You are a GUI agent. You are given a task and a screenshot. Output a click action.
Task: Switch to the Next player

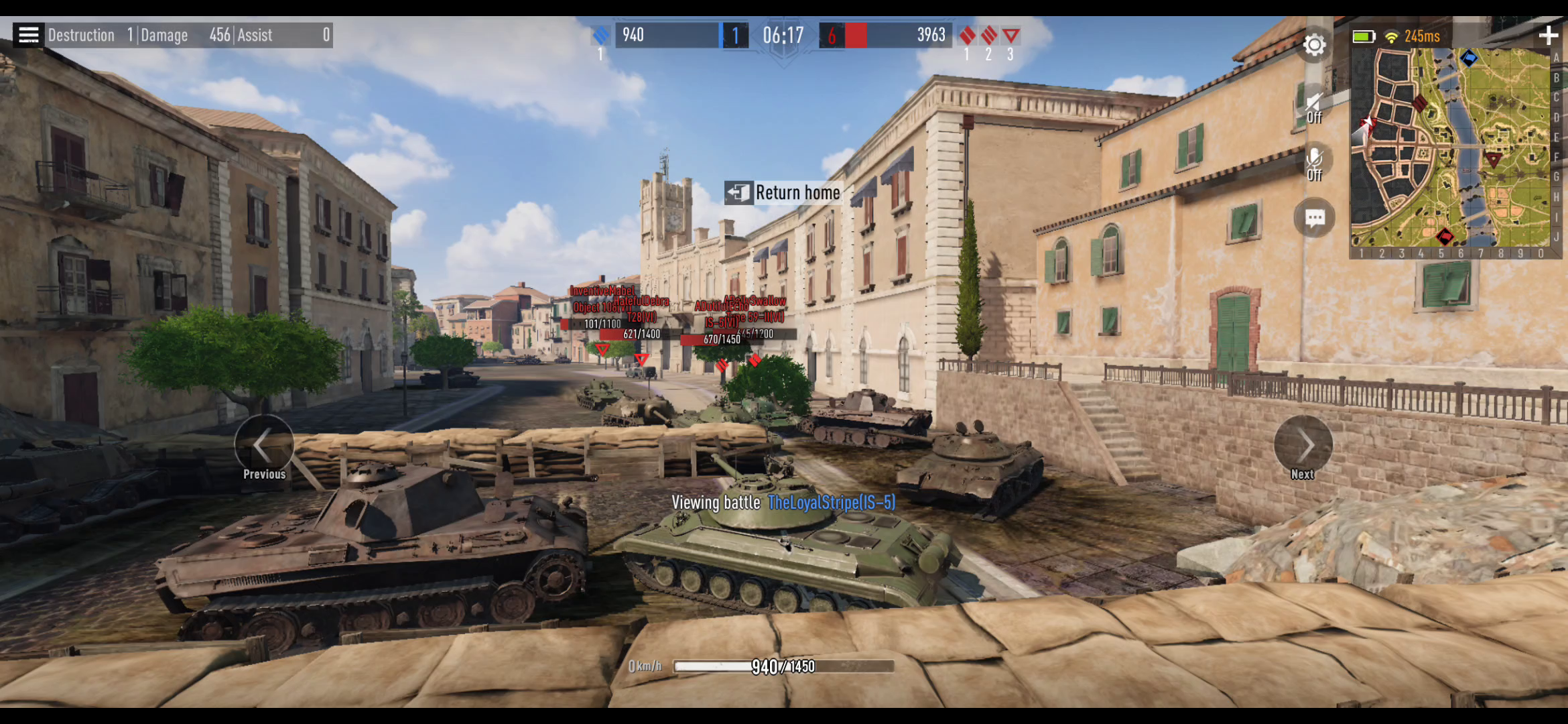1303,446
